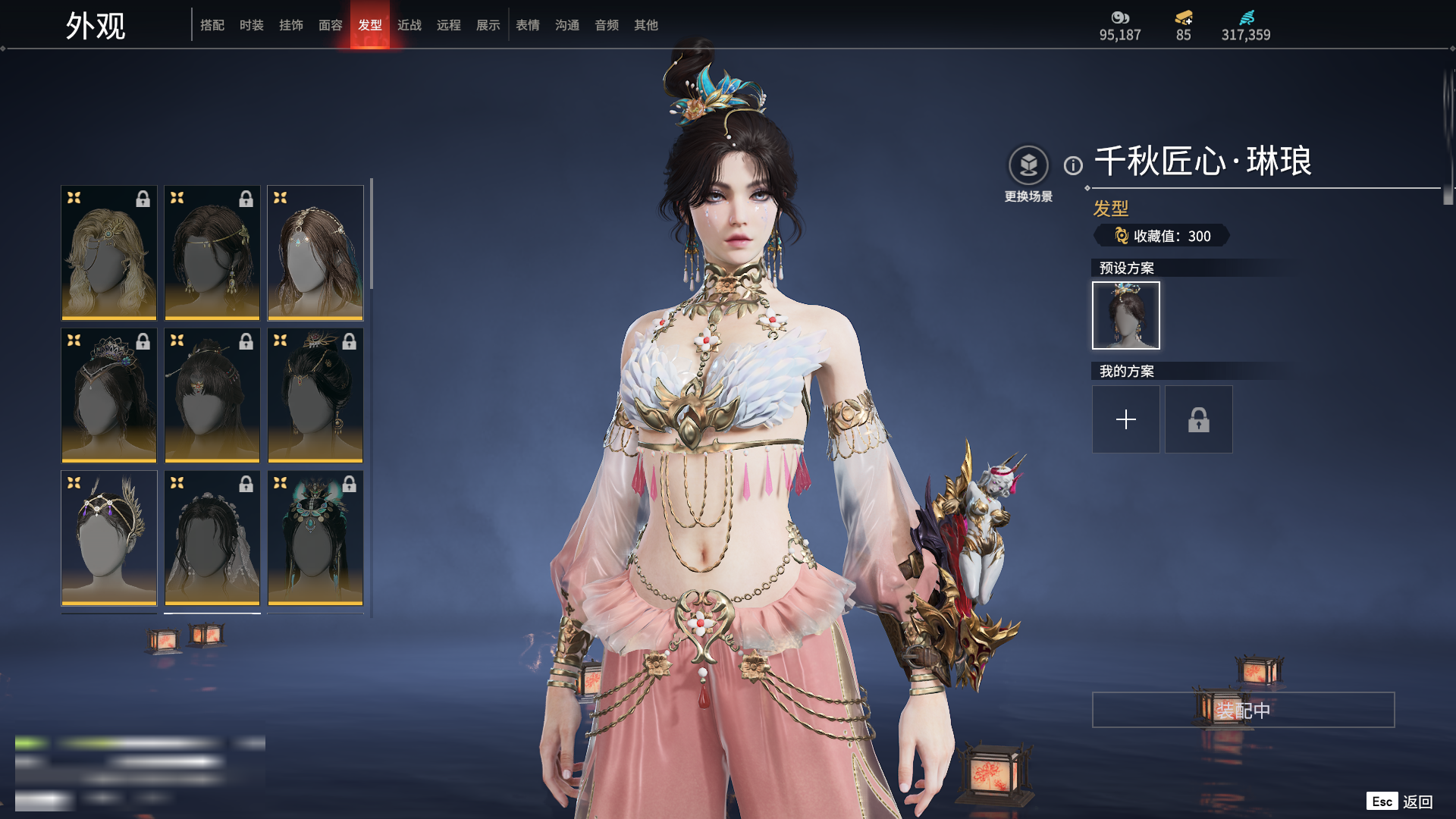
Task: Switch to the 远程 ranged tab
Action: pos(449,25)
